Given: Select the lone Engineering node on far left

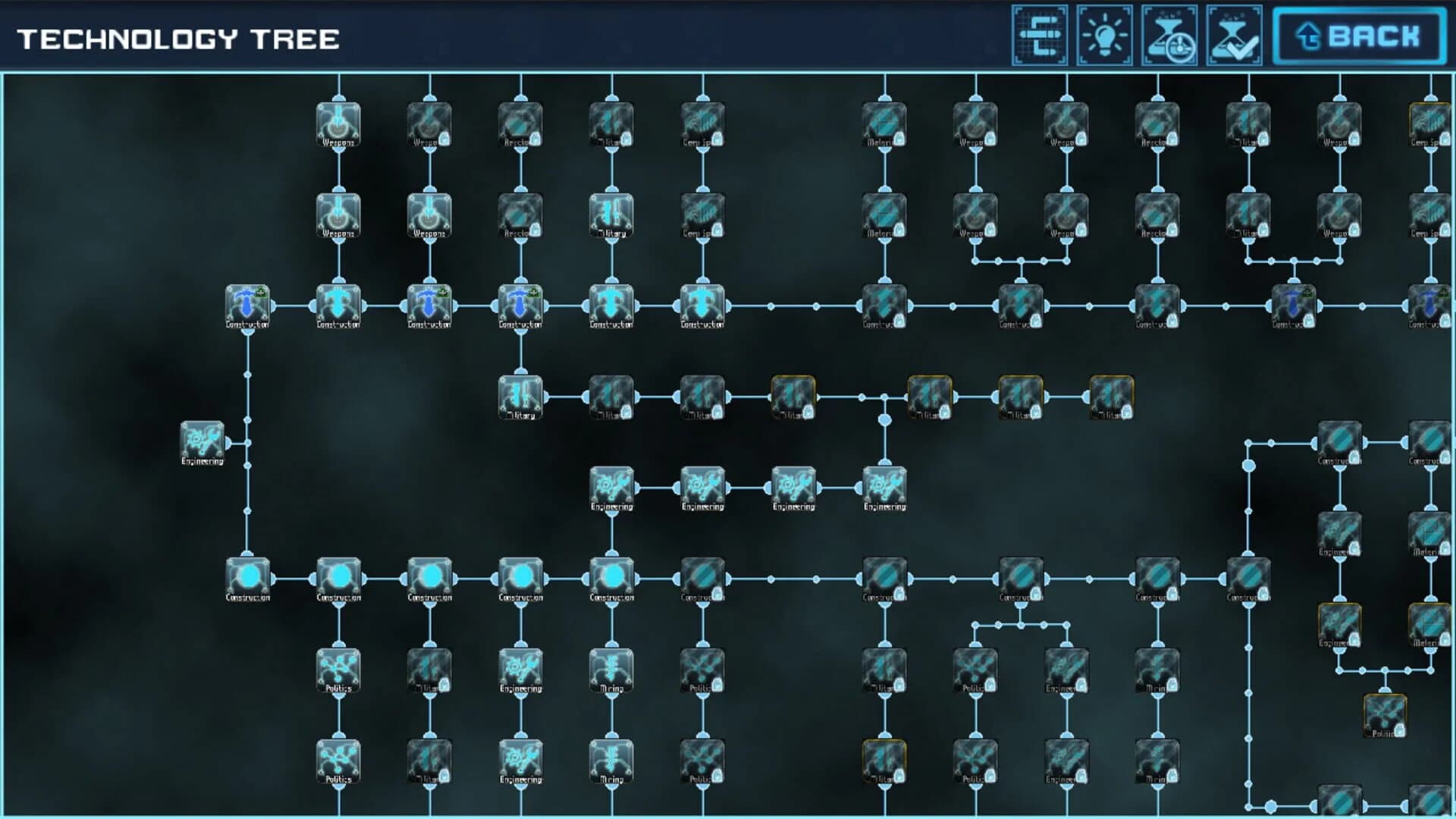Looking at the screenshot, I should coord(202,442).
